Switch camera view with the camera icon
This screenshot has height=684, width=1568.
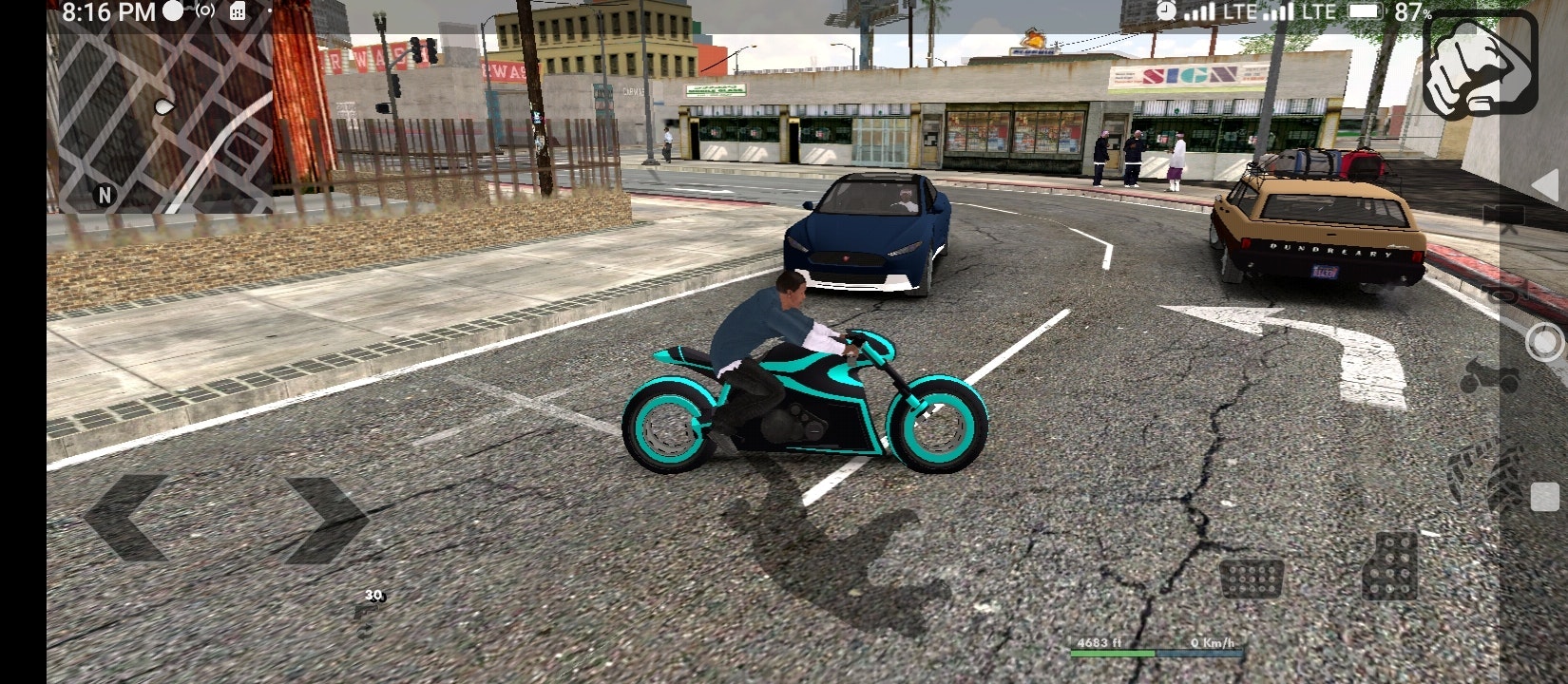point(1503,214)
